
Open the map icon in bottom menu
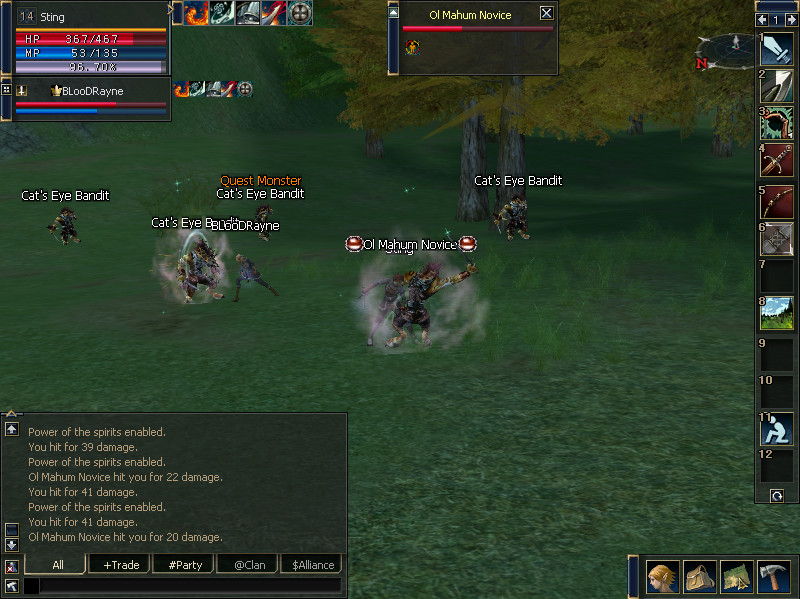click(736, 577)
